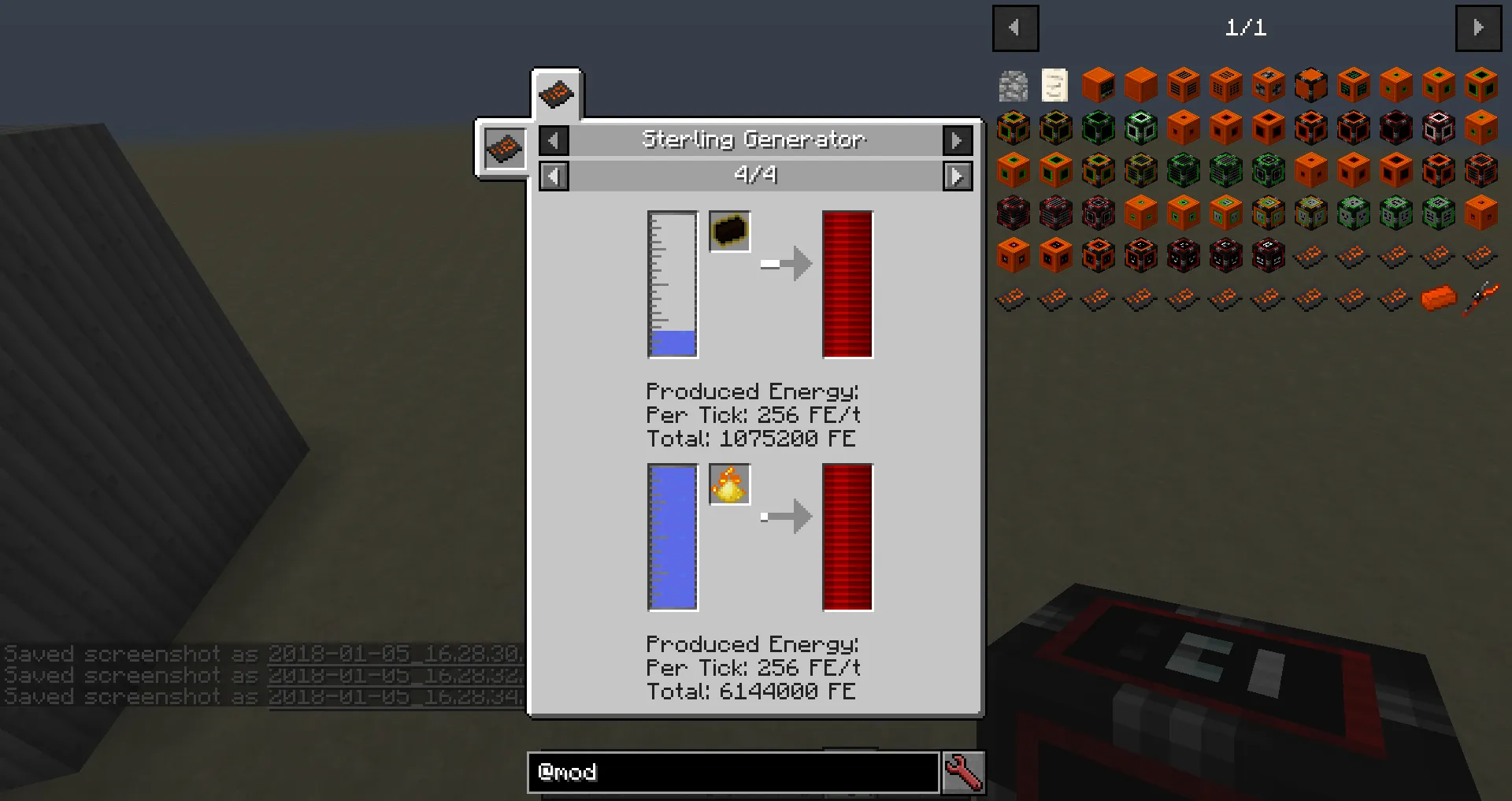Click the red energy bar of the bottom recipe
1512x801 pixels.
(x=847, y=538)
